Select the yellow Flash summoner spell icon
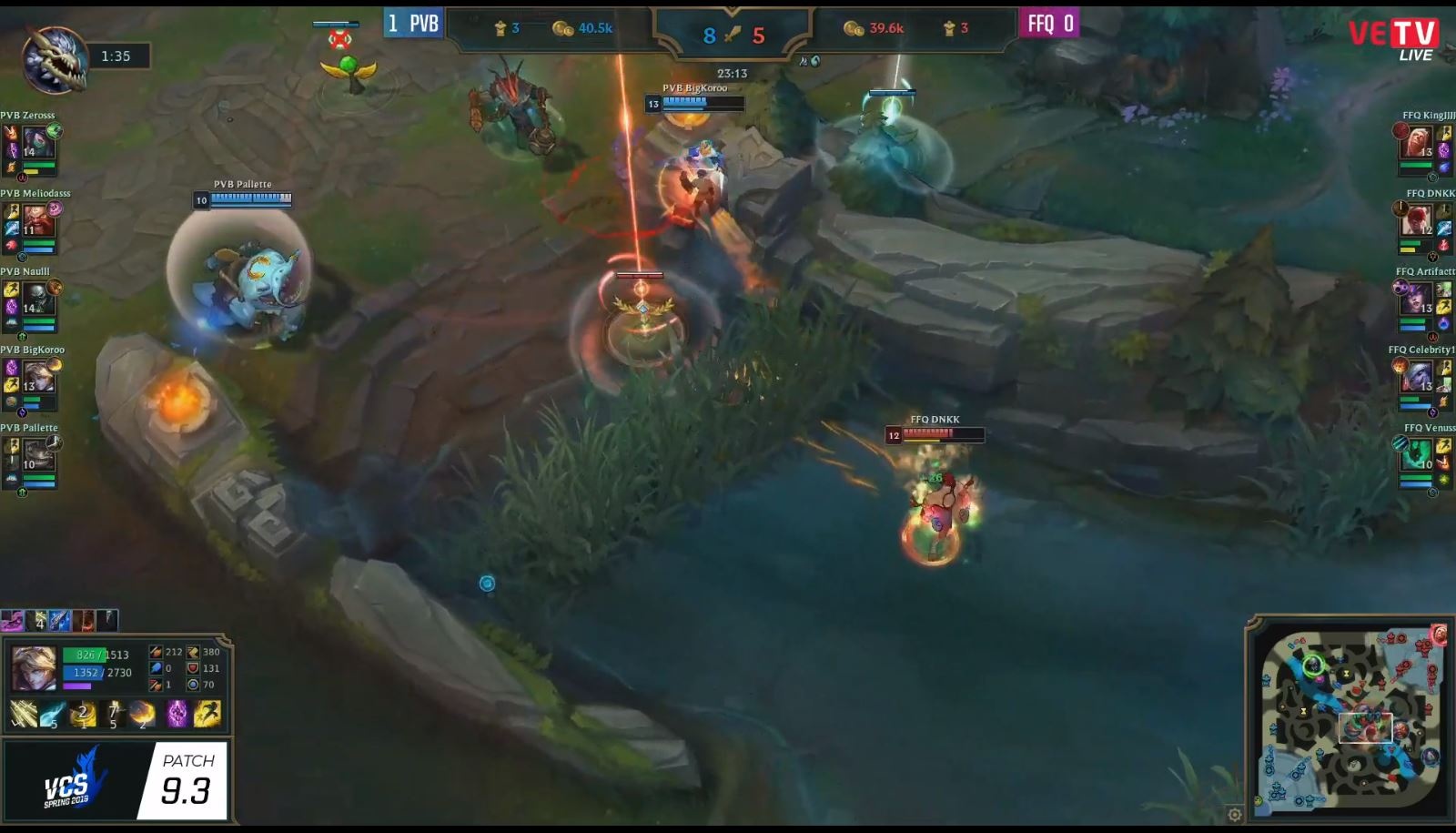 coord(207,714)
